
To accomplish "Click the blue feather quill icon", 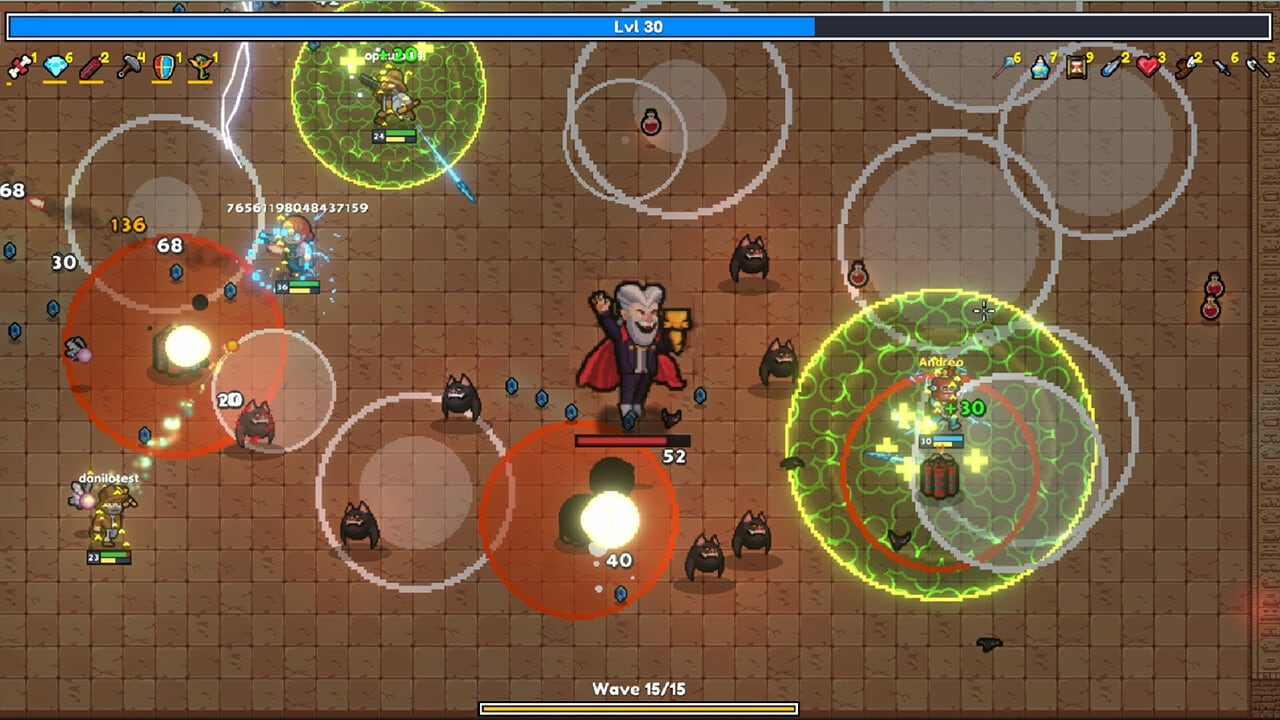I will tap(1112, 67).
